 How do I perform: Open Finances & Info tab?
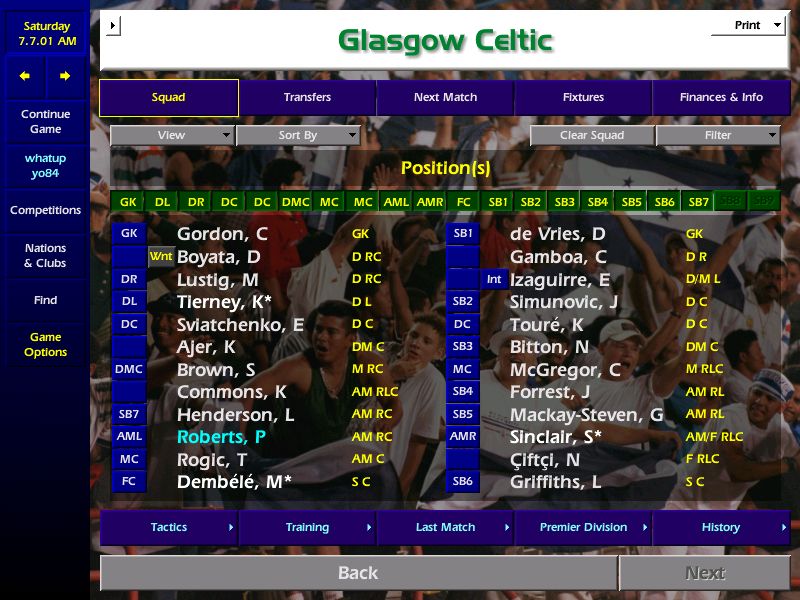point(721,98)
